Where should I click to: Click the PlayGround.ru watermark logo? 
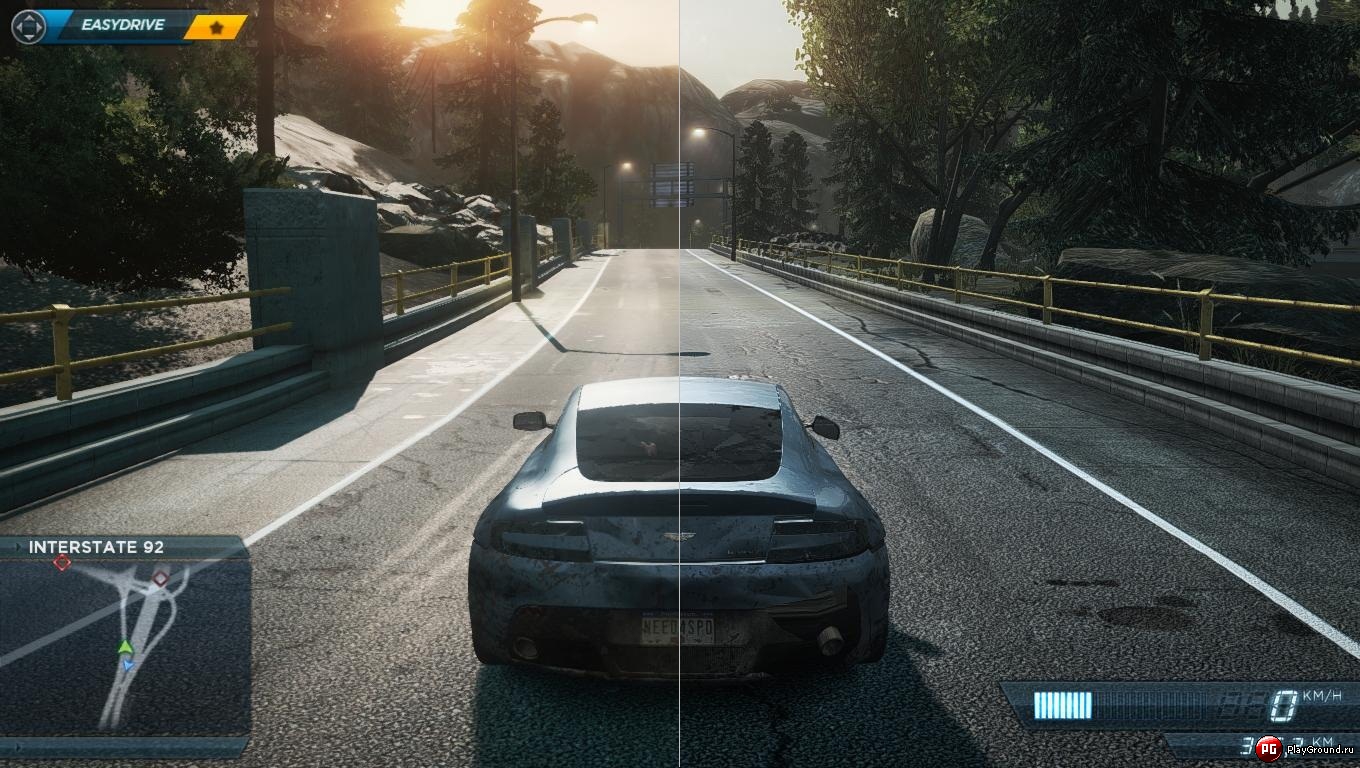1269,747
